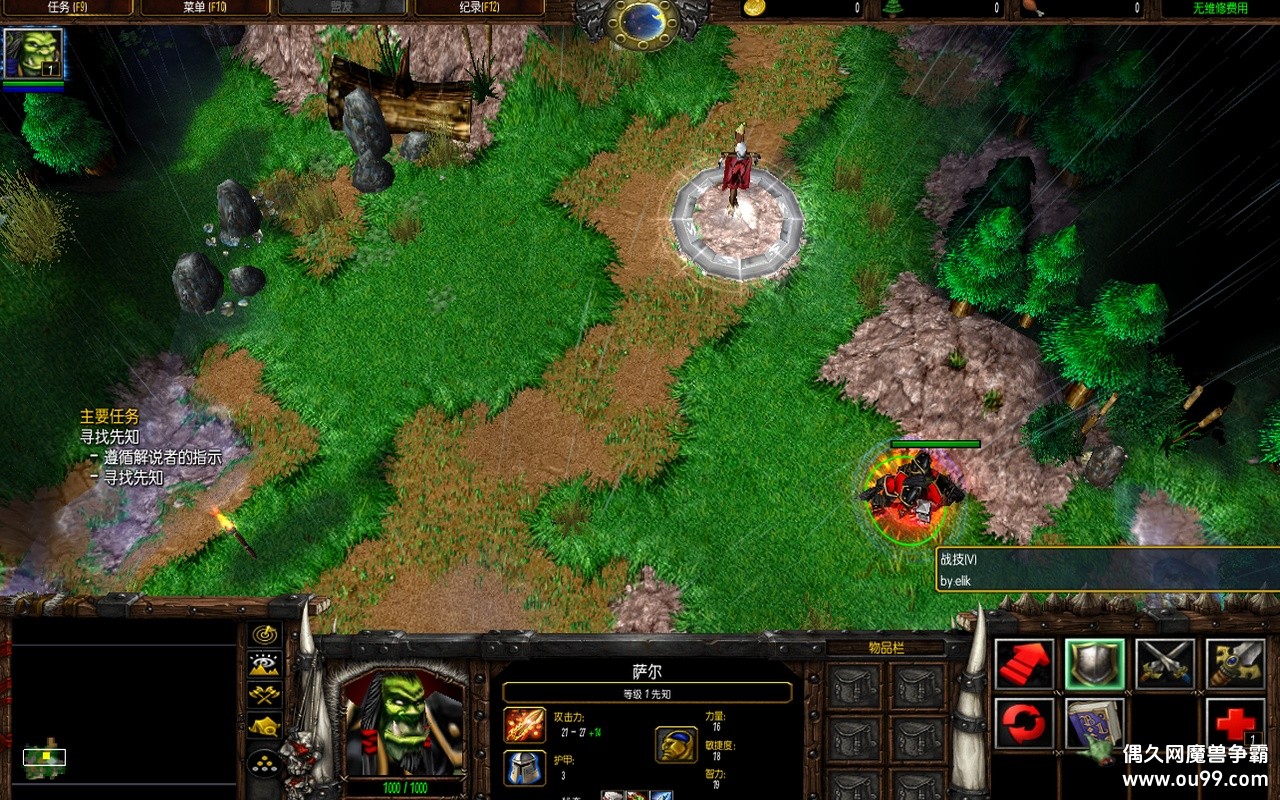The height and width of the screenshot is (800, 1280).
Task: Click the steel helmet armor icon
Action: point(524,768)
